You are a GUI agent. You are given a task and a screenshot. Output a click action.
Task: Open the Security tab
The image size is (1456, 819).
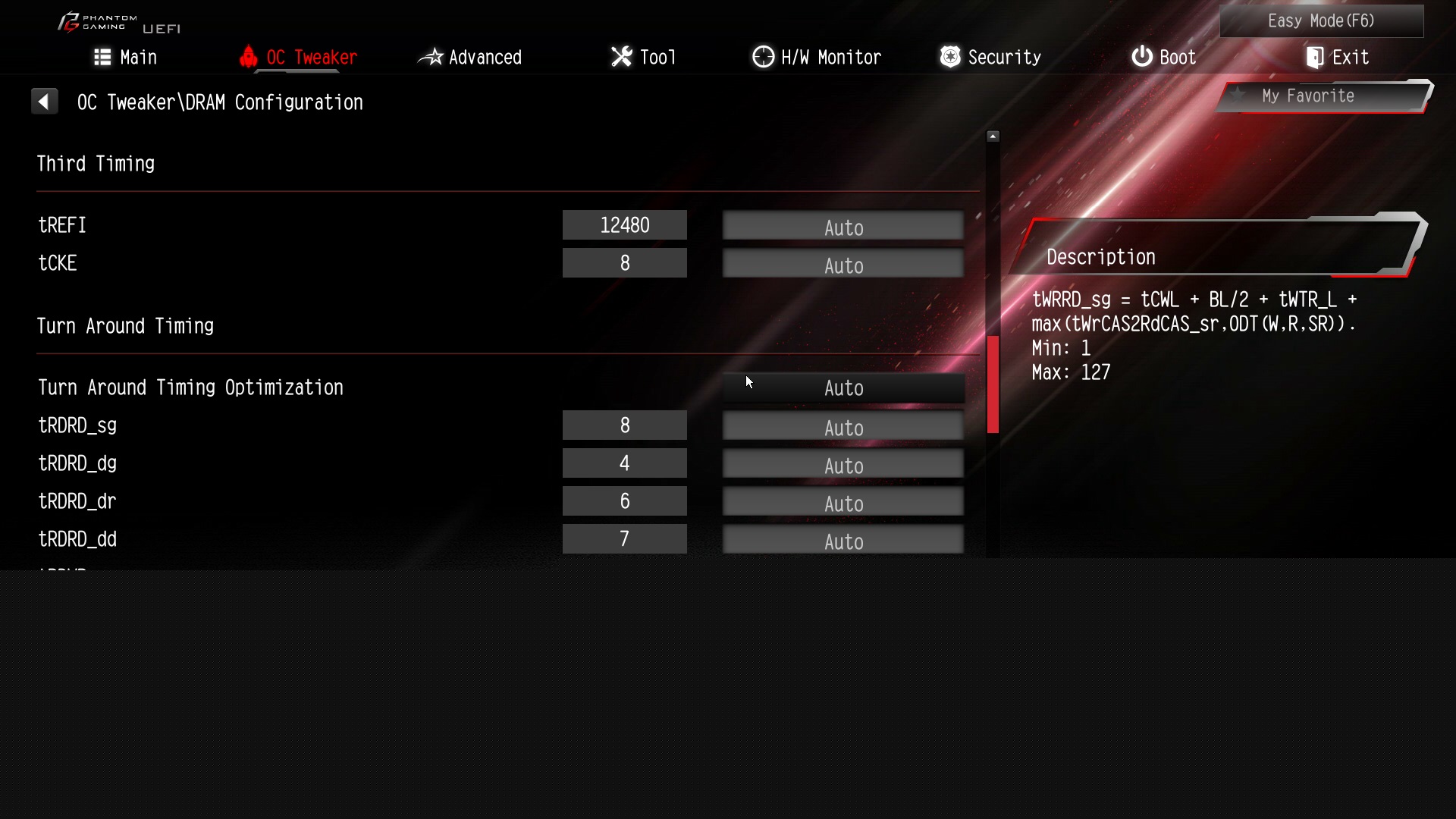click(990, 58)
